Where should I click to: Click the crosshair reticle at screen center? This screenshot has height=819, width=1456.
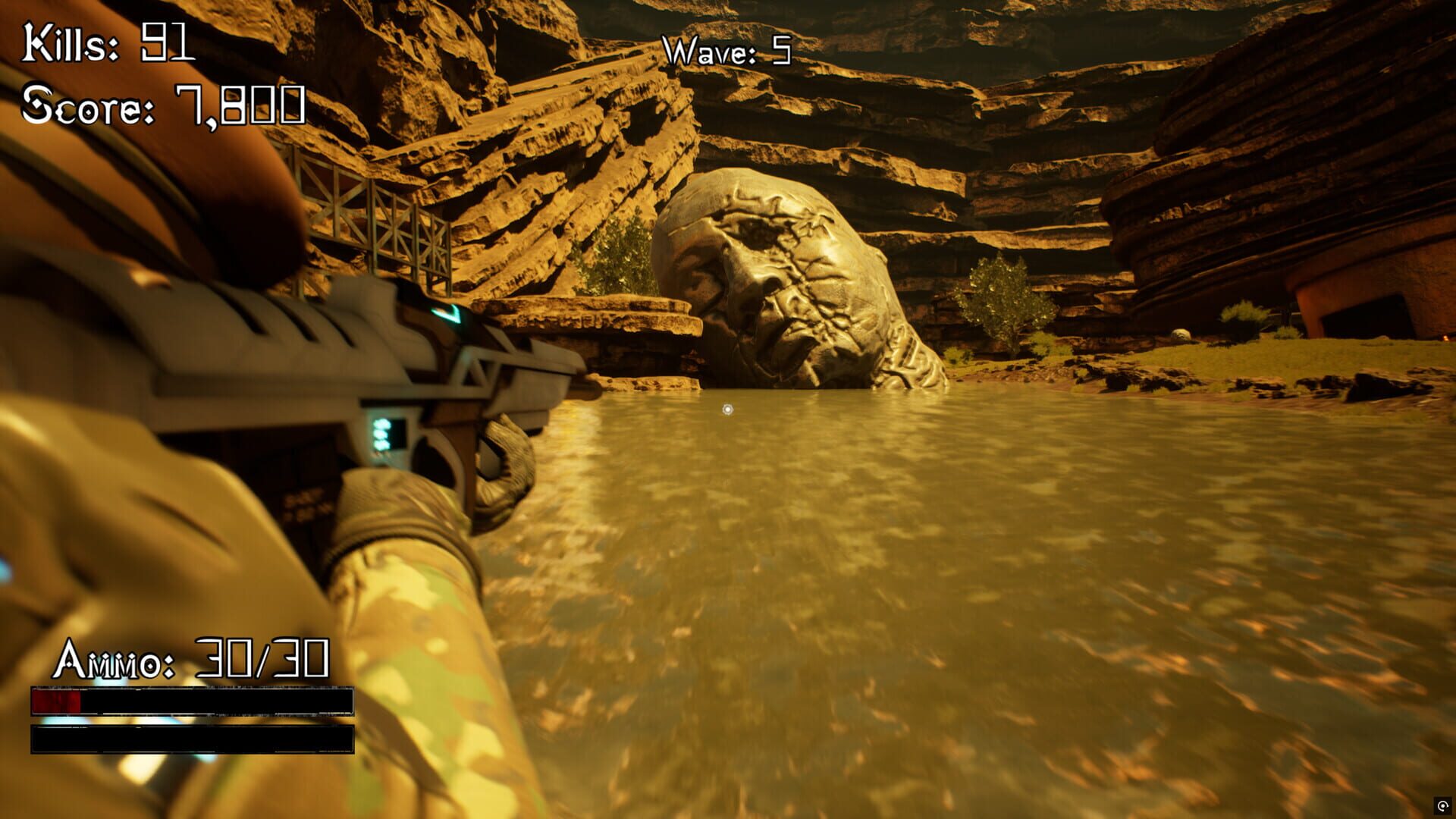click(727, 409)
